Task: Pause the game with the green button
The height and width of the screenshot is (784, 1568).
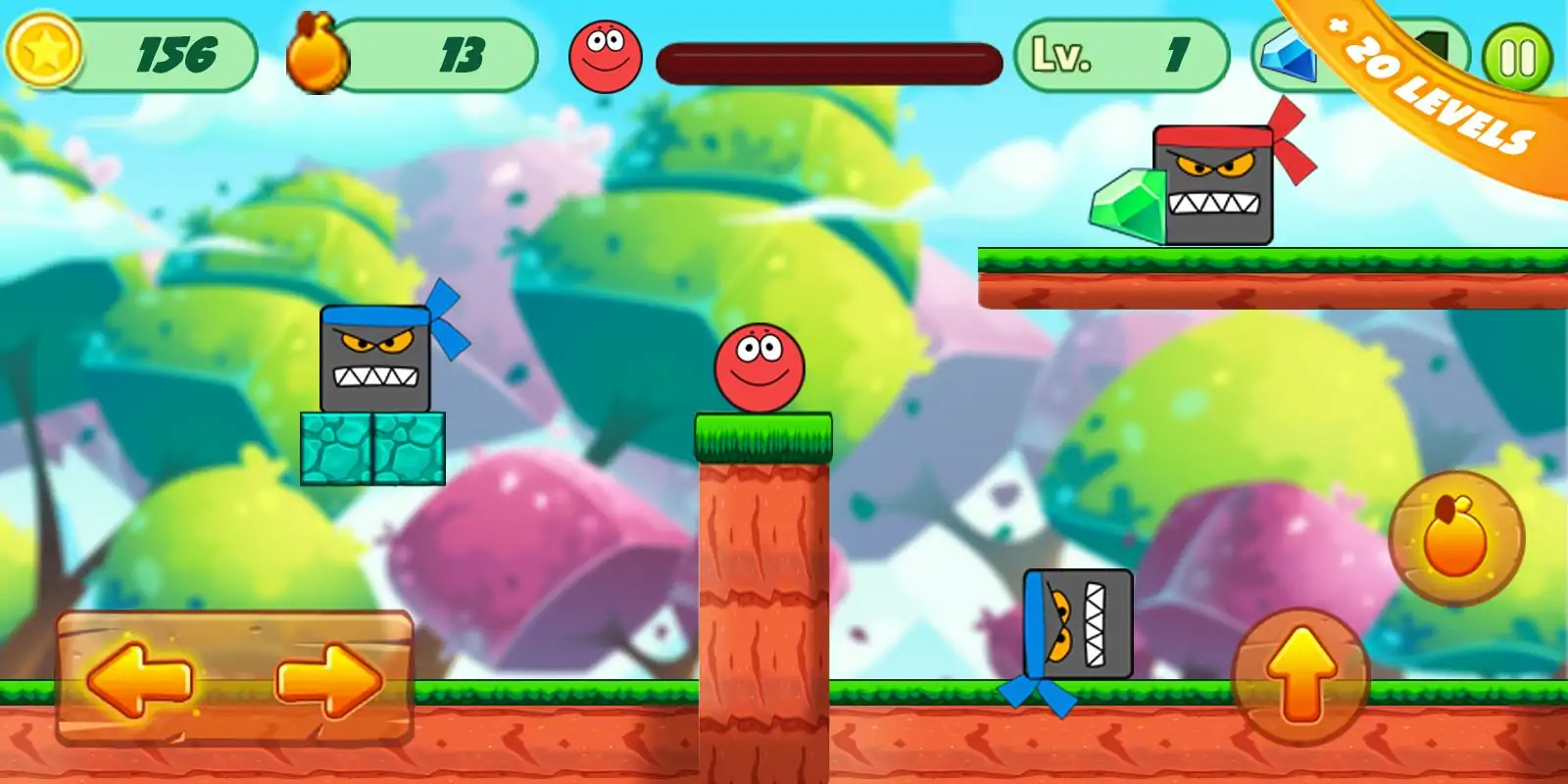Action: click(1517, 58)
